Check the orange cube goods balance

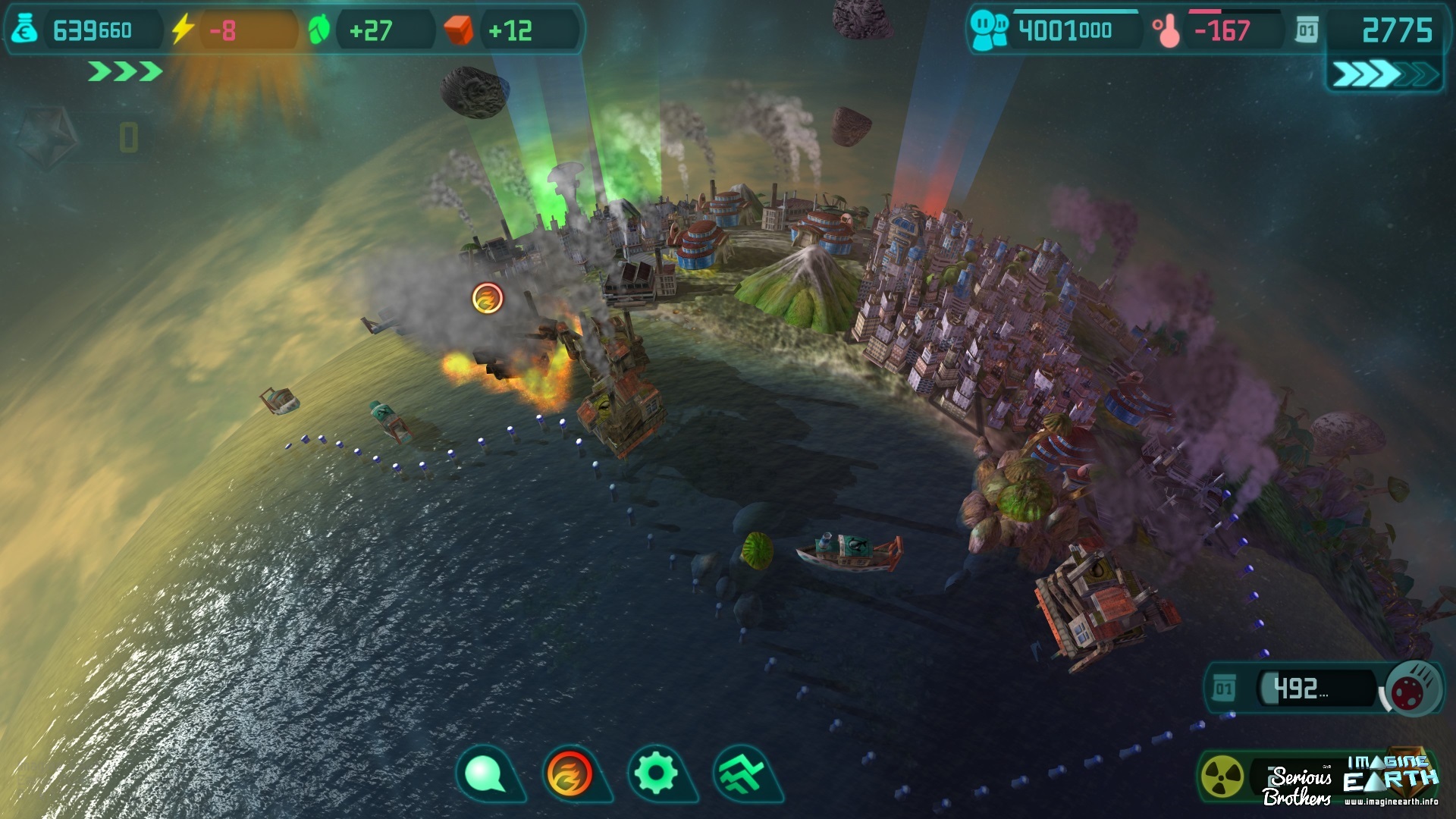tap(459, 30)
